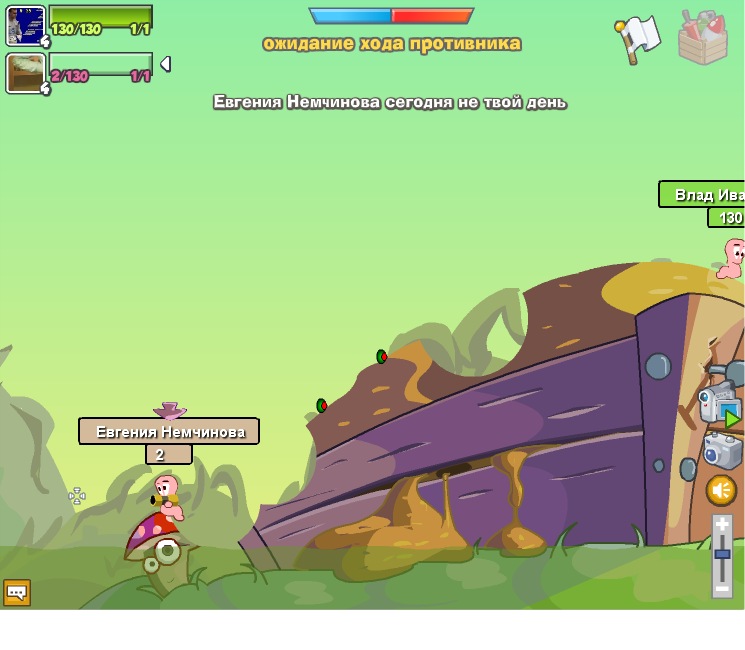Select the second player's avatar portrait
Image resolution: width=745 pixels, height=650 pixels.
tap(25, 73)
